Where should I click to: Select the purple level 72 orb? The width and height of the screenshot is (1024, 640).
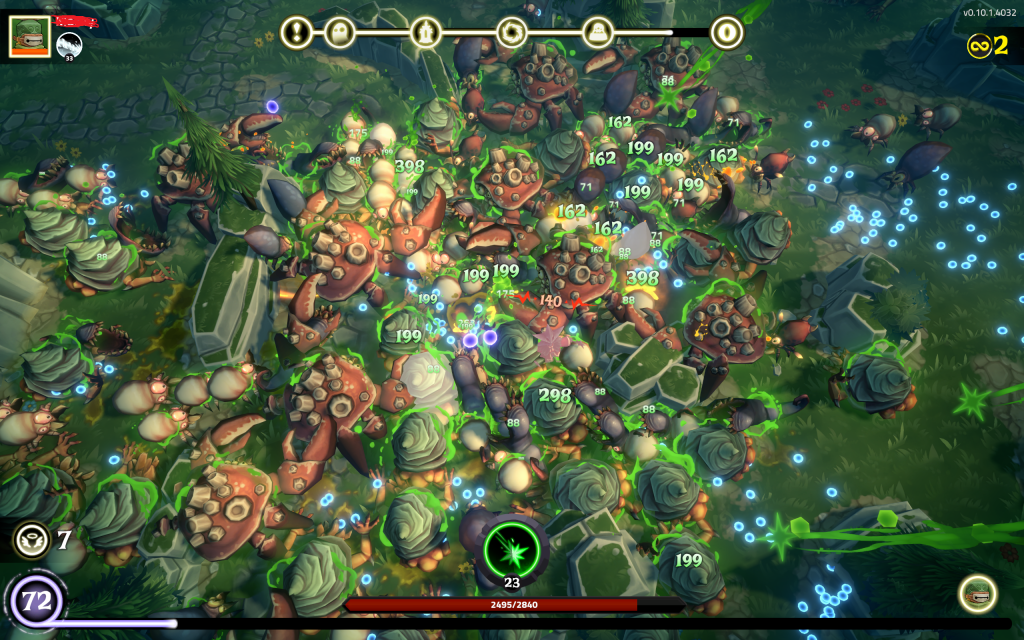pyautogui.click(x=35, y=602)
